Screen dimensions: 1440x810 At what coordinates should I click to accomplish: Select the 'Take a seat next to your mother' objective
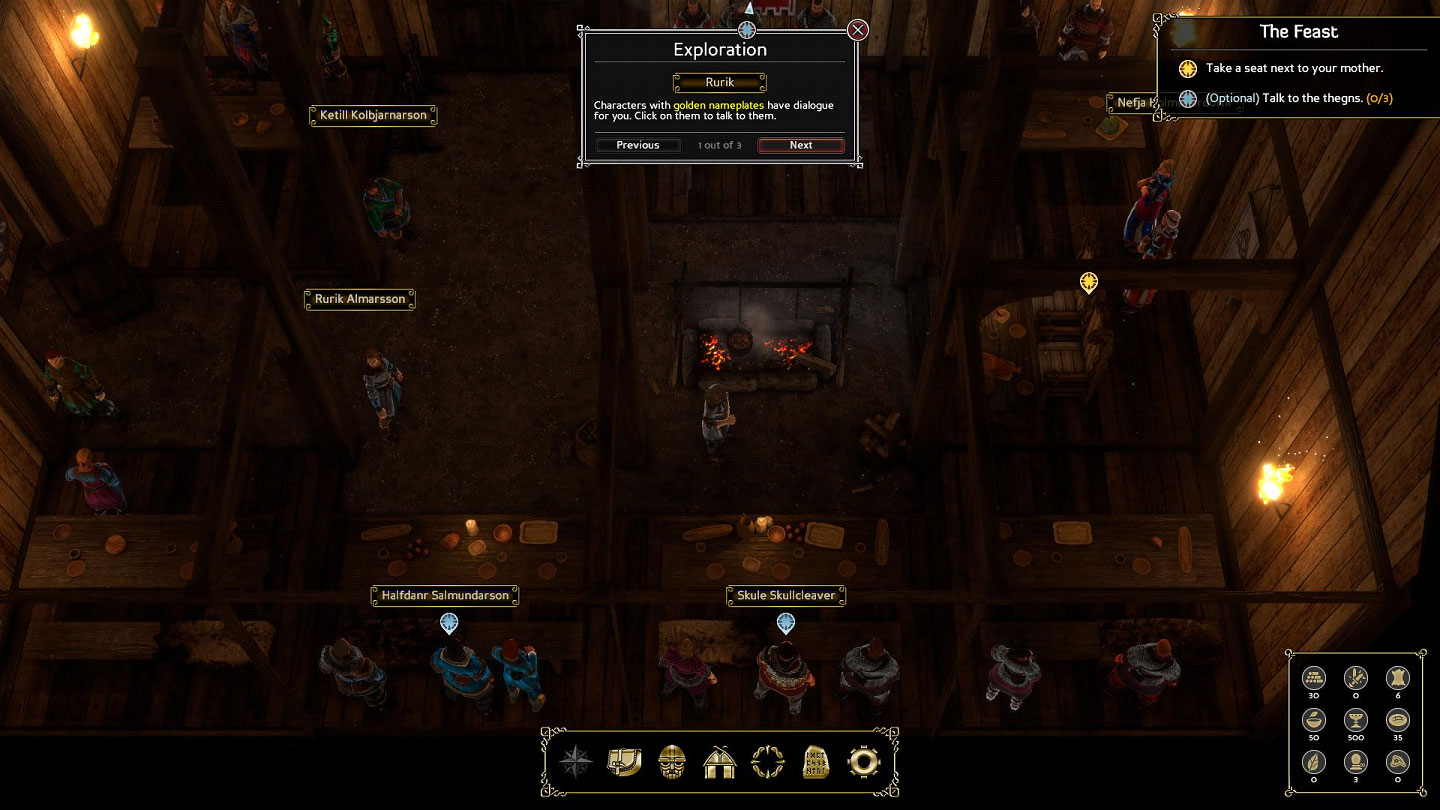tap(1294, 68)
